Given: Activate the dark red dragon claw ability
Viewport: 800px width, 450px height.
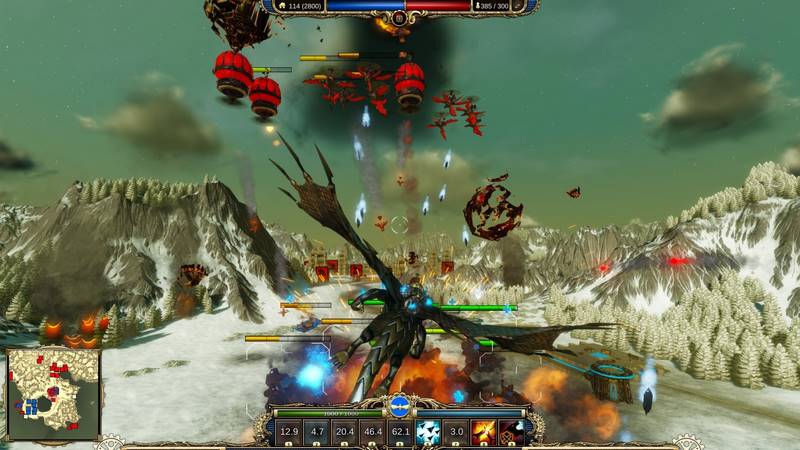Looking at the screenshot, I should tap(511, 432).
